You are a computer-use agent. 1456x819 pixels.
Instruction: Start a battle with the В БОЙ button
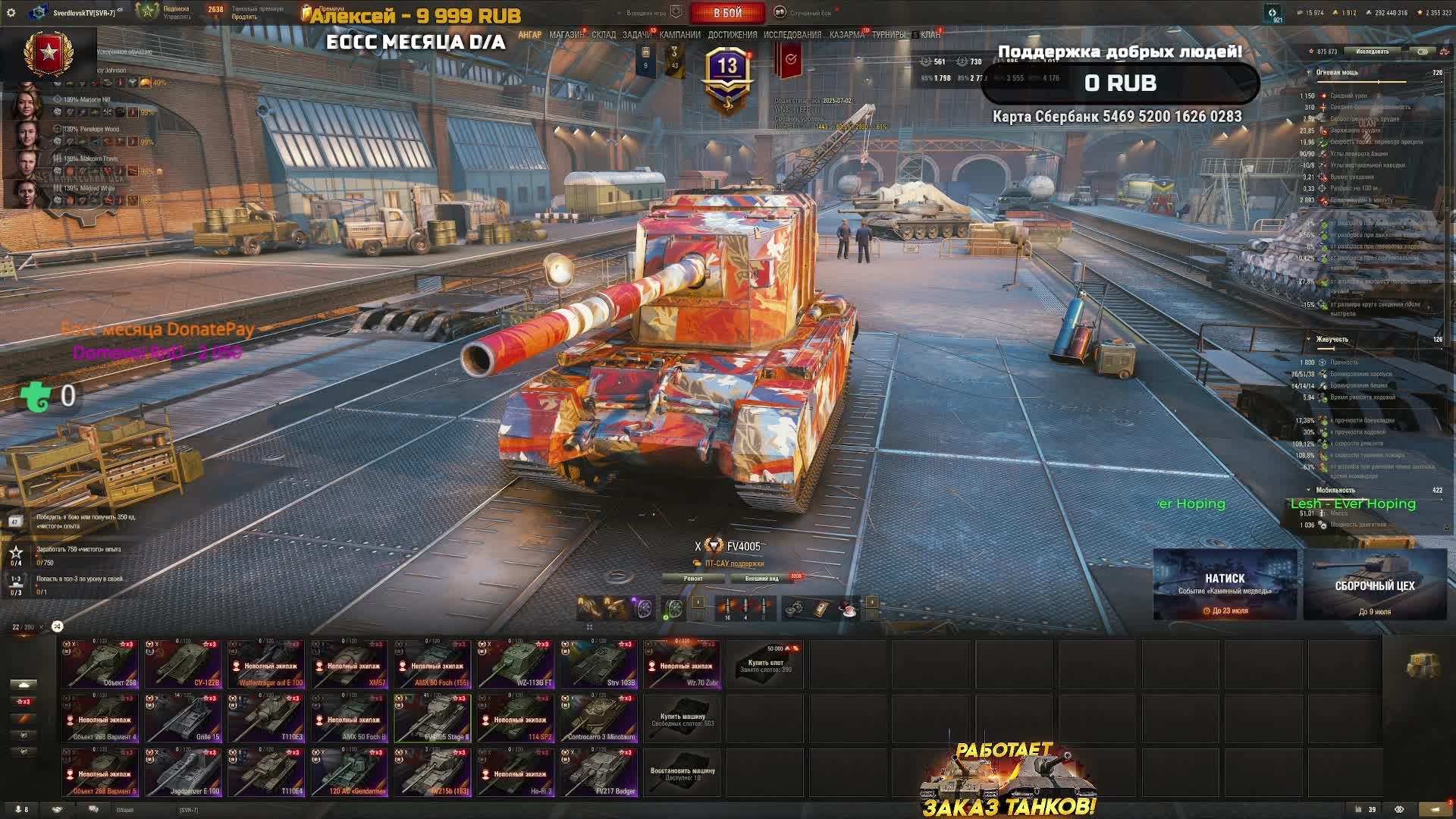727,13
